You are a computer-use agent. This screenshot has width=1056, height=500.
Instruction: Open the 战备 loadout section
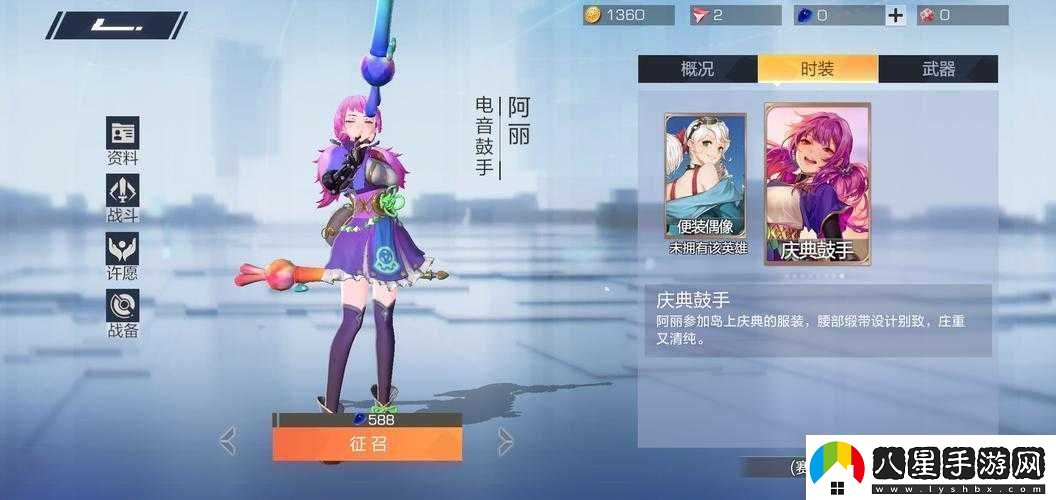pyautogui.click(x=123, y=314)
